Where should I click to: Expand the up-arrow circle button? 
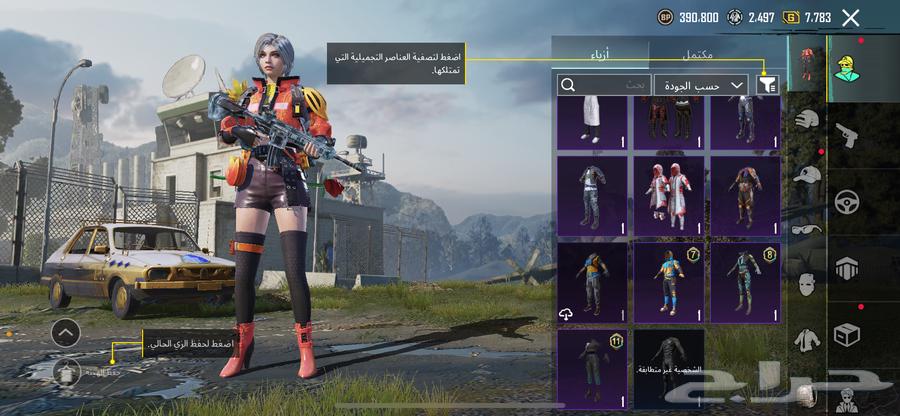(x=65, y=332)
